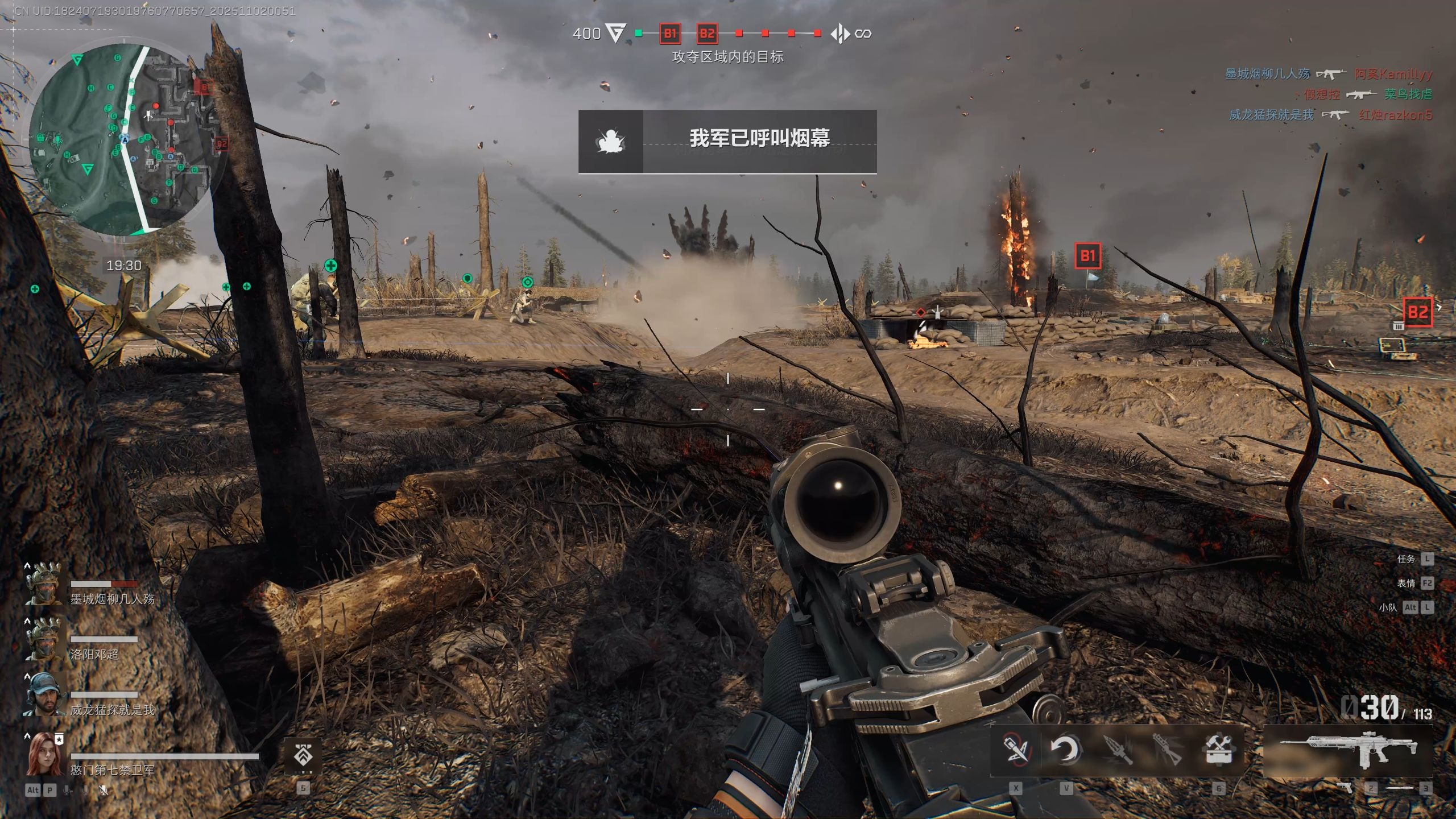
Task: Toggle the muted microphone icon
Action: click(x=103, y=790)
